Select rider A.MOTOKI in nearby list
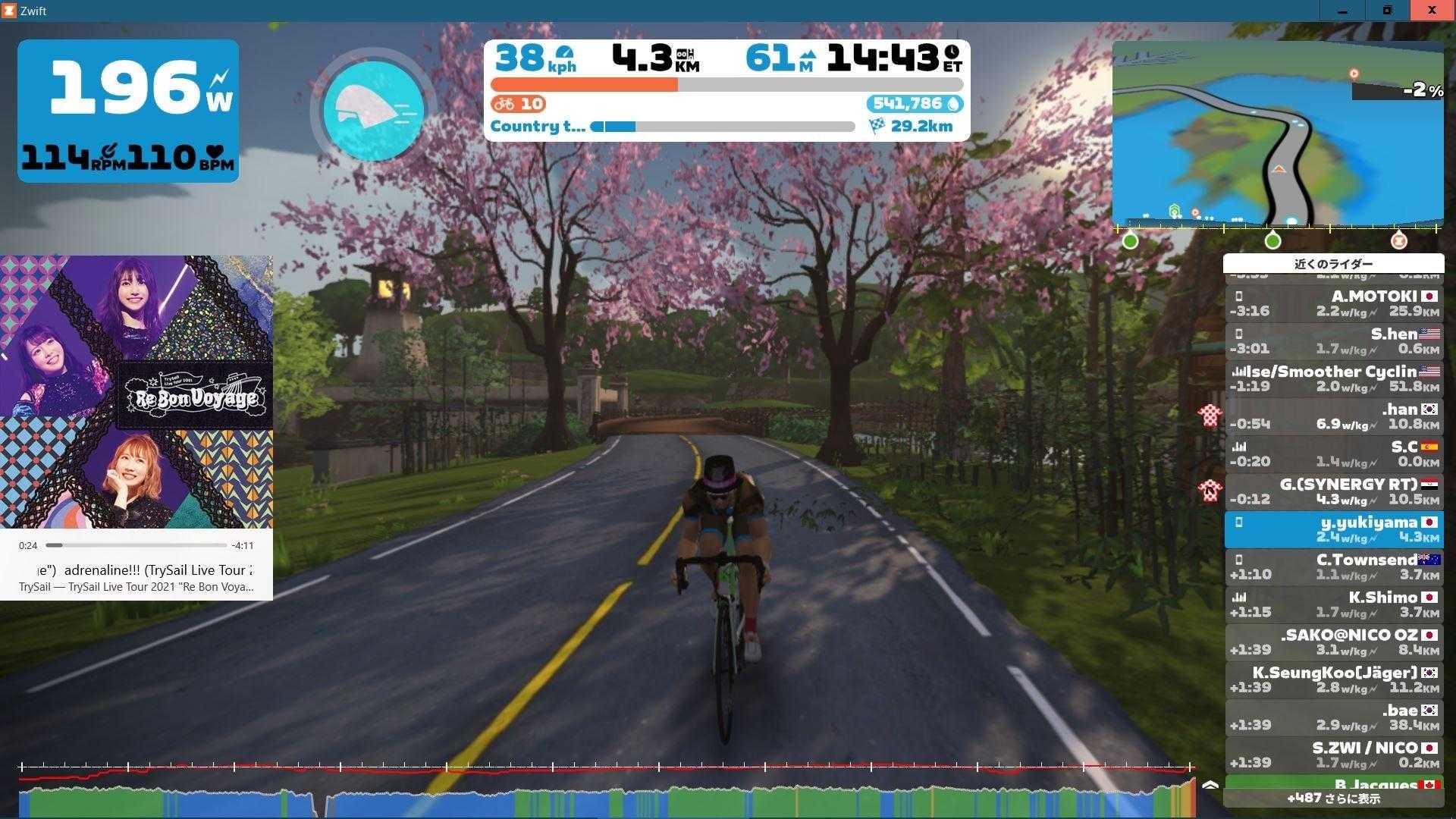 (x=1334, y=303)
